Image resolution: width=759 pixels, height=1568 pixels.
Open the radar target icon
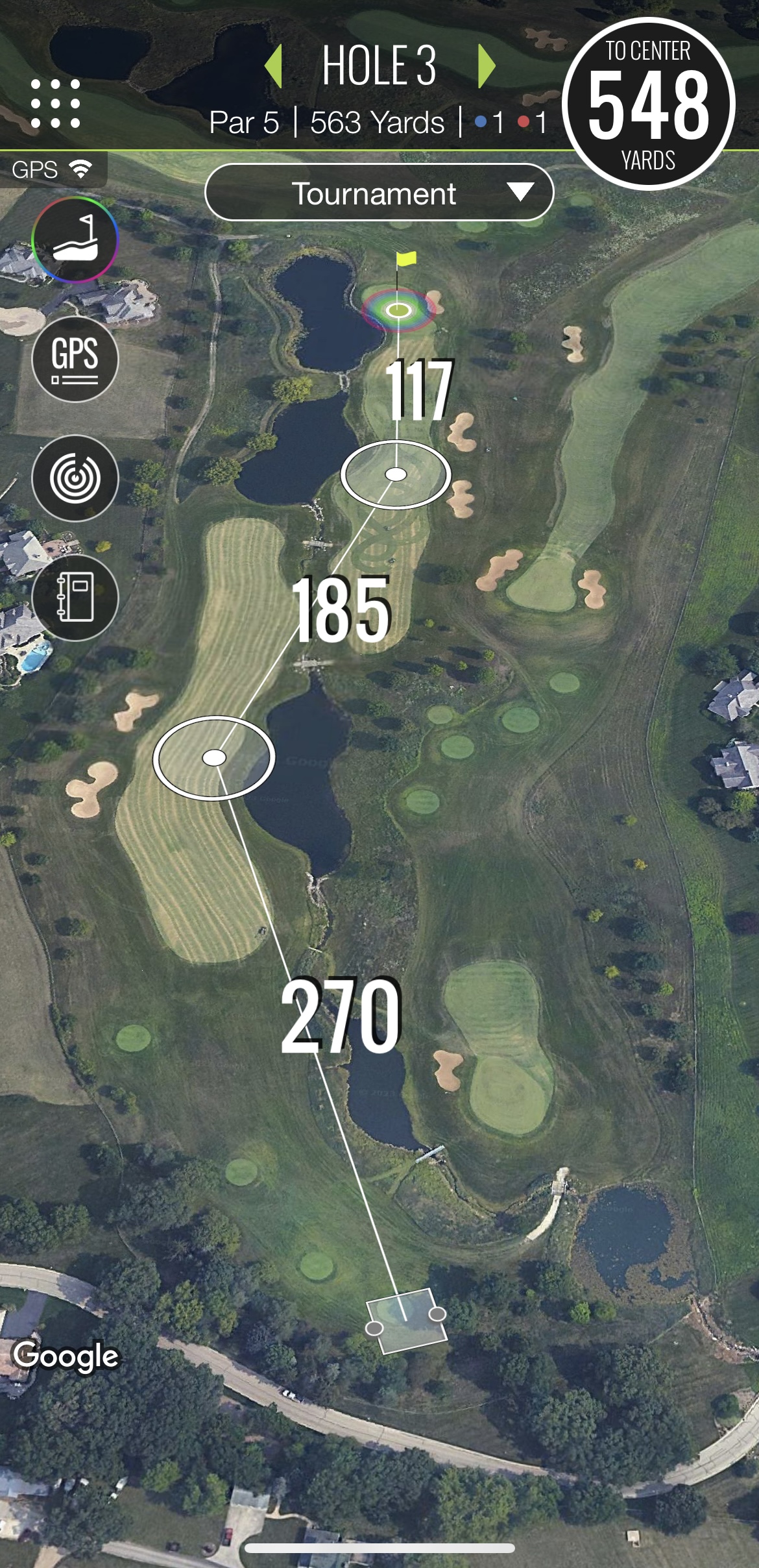point(75,478)
